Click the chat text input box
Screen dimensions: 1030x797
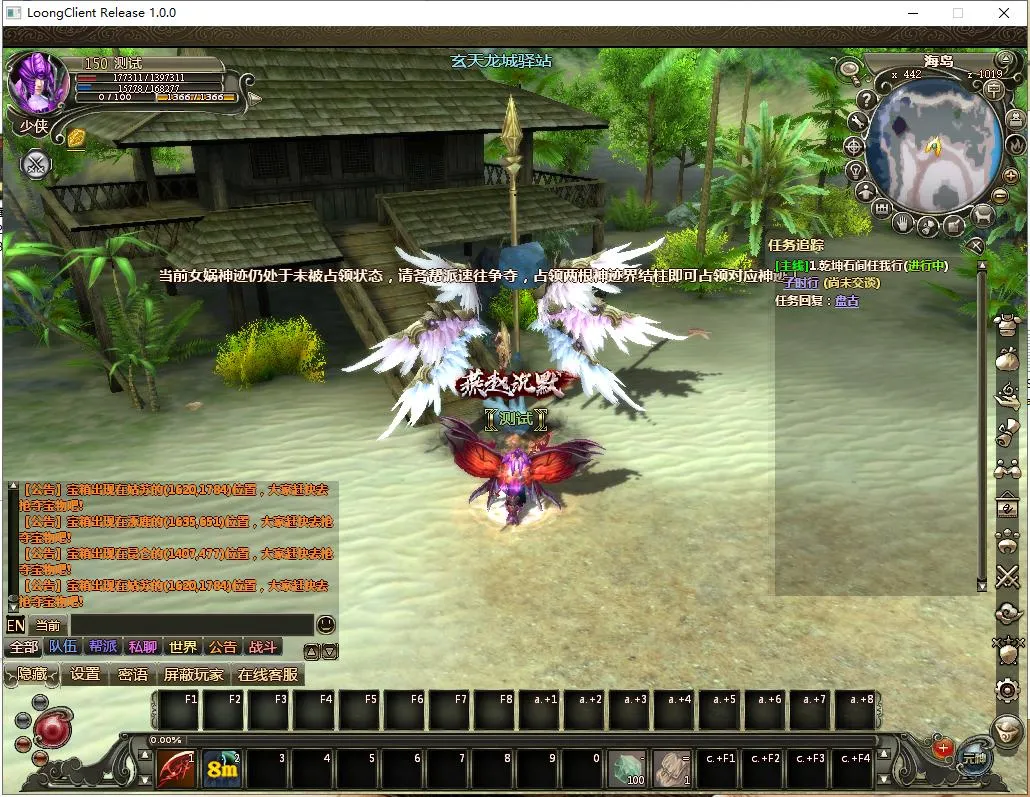190,626
